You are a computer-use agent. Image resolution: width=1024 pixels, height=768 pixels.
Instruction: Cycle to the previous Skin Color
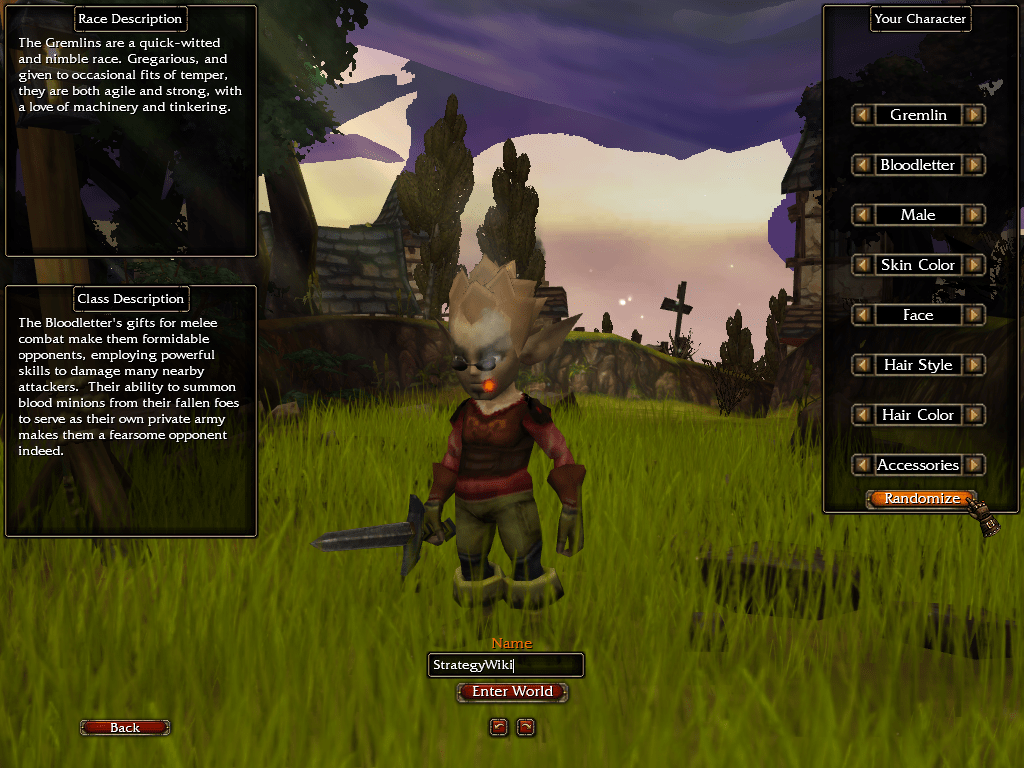pos(861,265)
